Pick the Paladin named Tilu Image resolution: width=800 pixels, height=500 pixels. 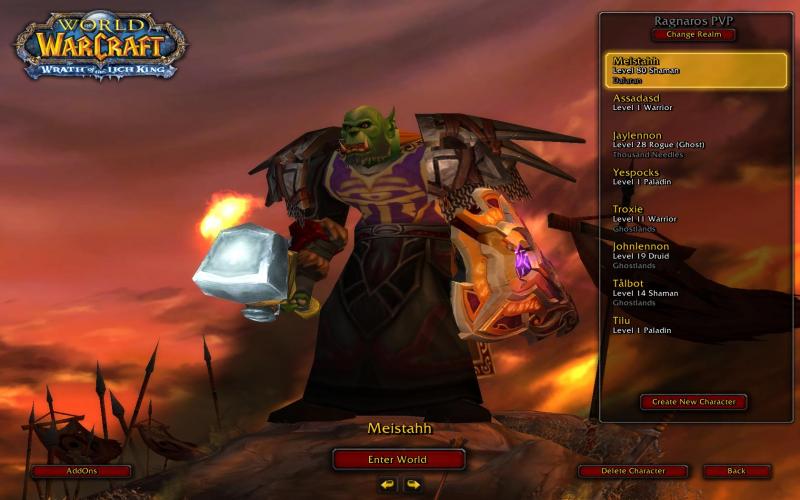click(695, 324)
